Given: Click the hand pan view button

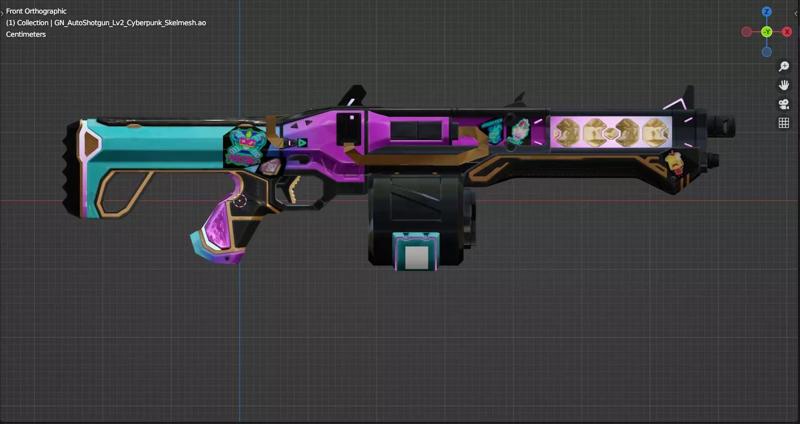Looking at the screenshot, I should point(784,85).
